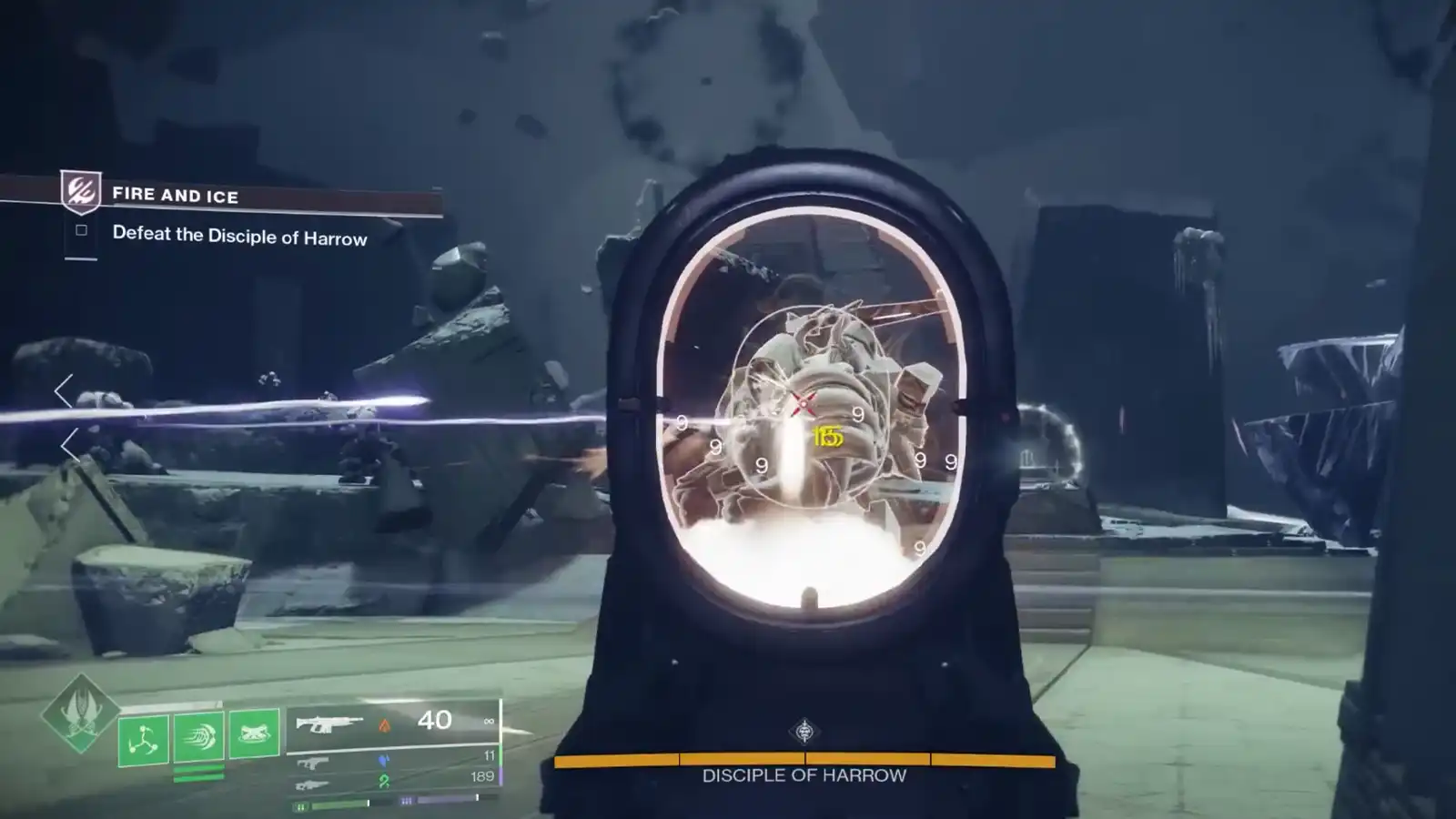The height and width of the screenshot is (819, 1456).
Task: Click the Defeat the Disciple of Harrow text
Action: pos(241,239)
